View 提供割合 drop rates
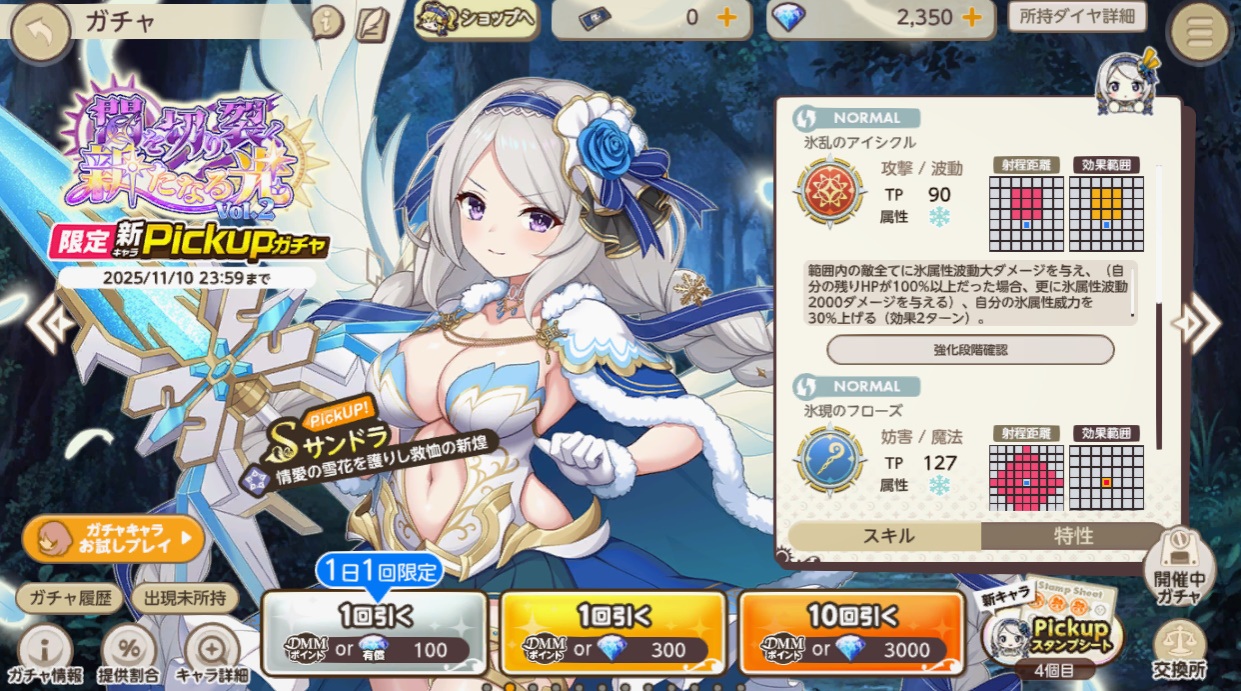 coord(130,653)
